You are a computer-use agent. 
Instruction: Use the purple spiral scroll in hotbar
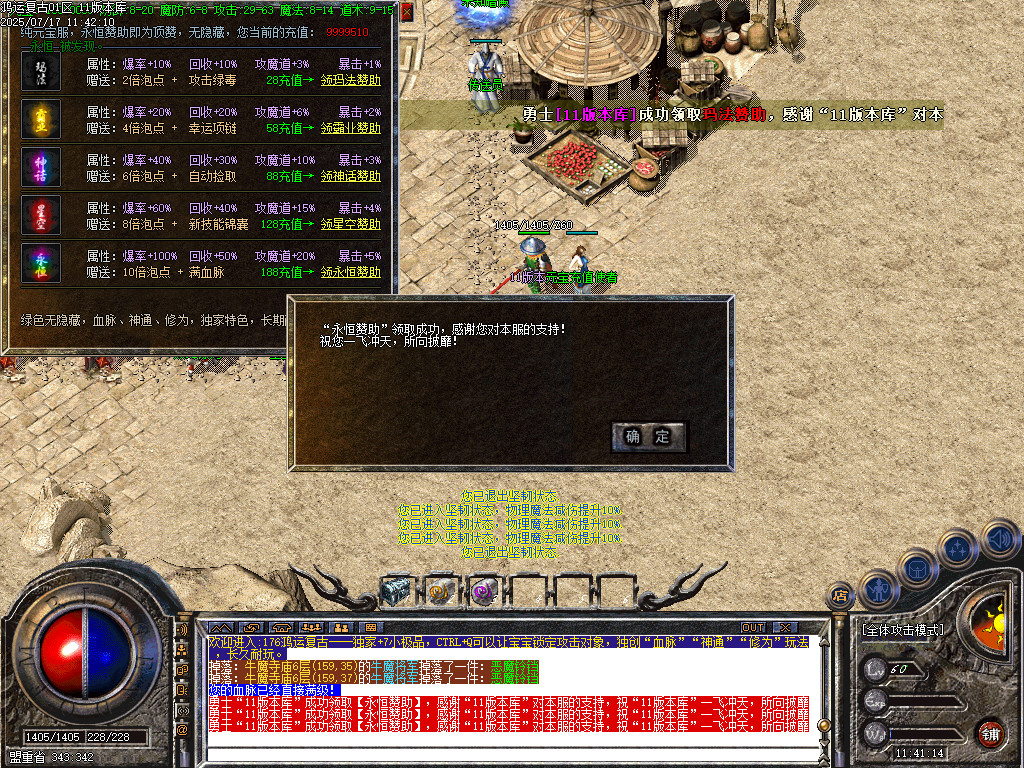tap(484, 592)
